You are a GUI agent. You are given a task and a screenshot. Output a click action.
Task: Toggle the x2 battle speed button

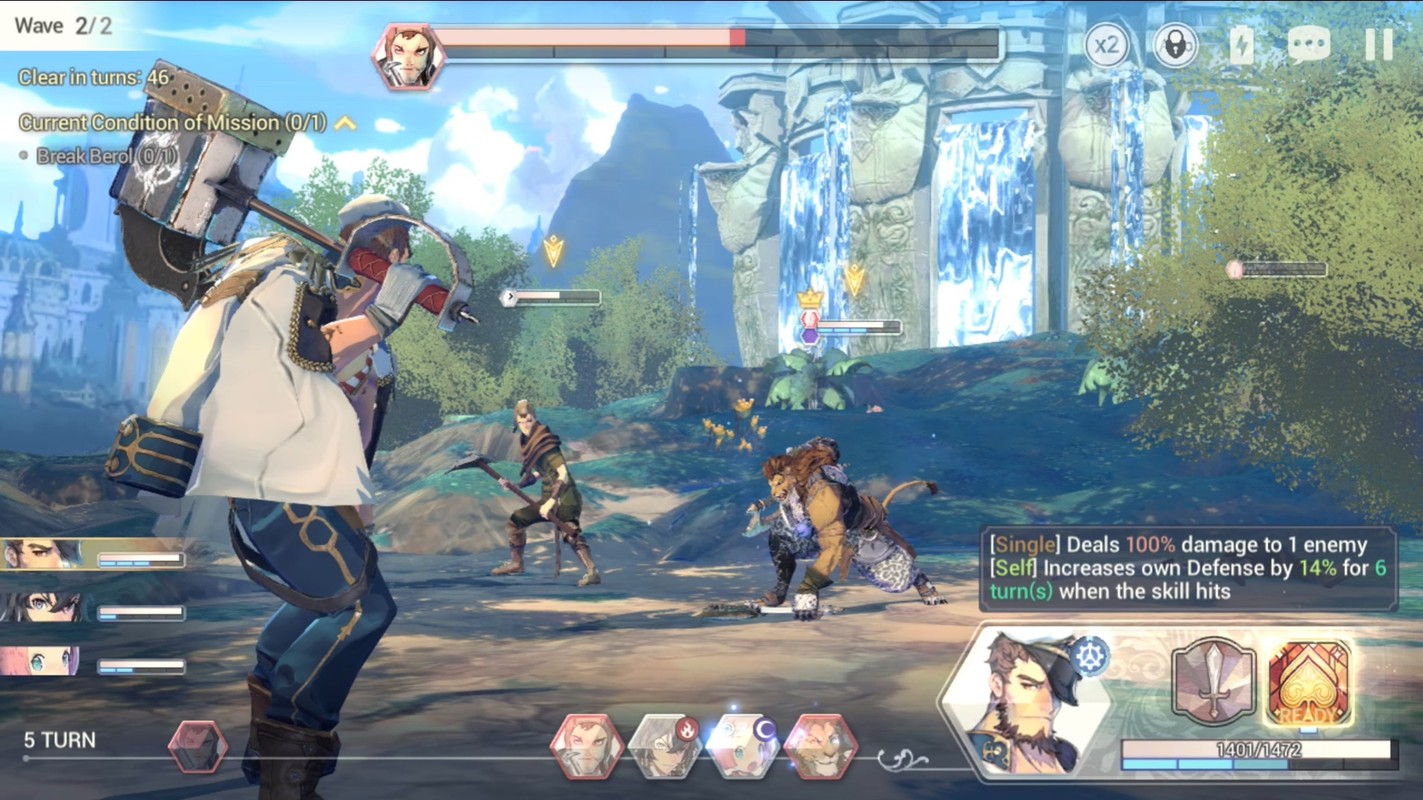(1107, 46)
